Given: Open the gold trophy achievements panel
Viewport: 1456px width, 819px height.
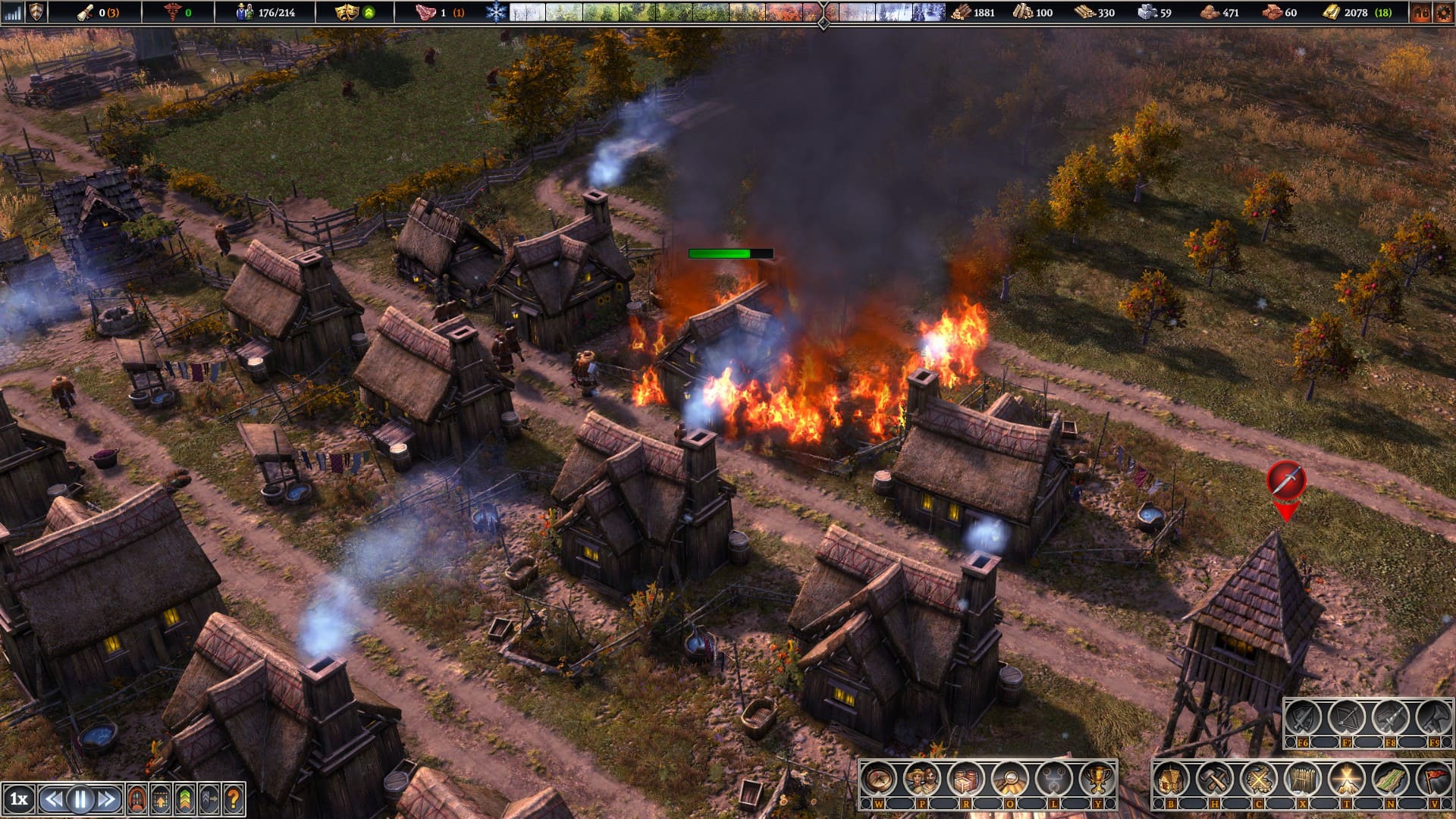Looking at the screenshot, I should pyautogui.click(x=1097, y=778).
